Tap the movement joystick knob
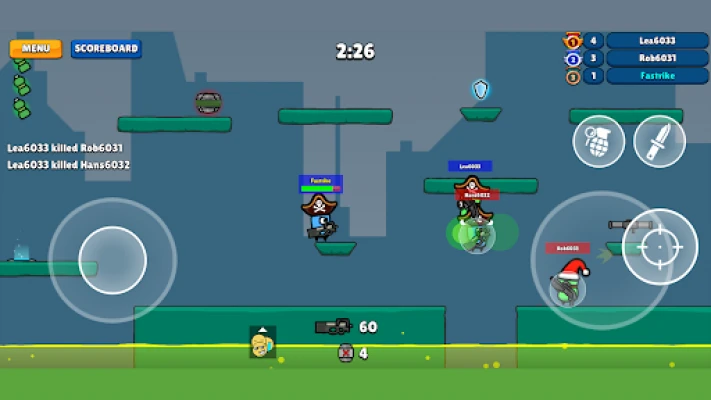 112,260
